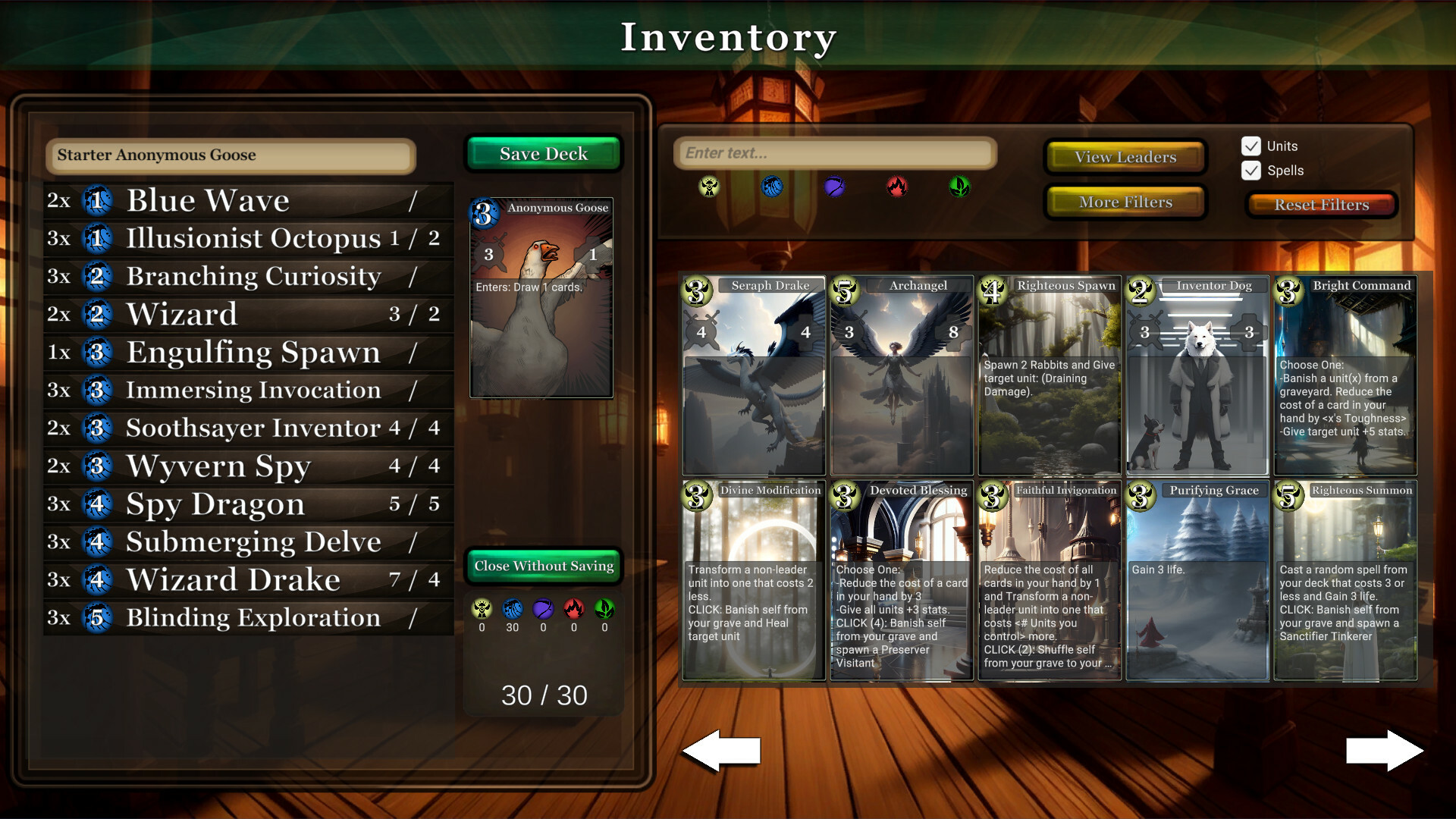Disable the Spells checkbox
The image size is (1456, 819).
tap(1251, 171)
